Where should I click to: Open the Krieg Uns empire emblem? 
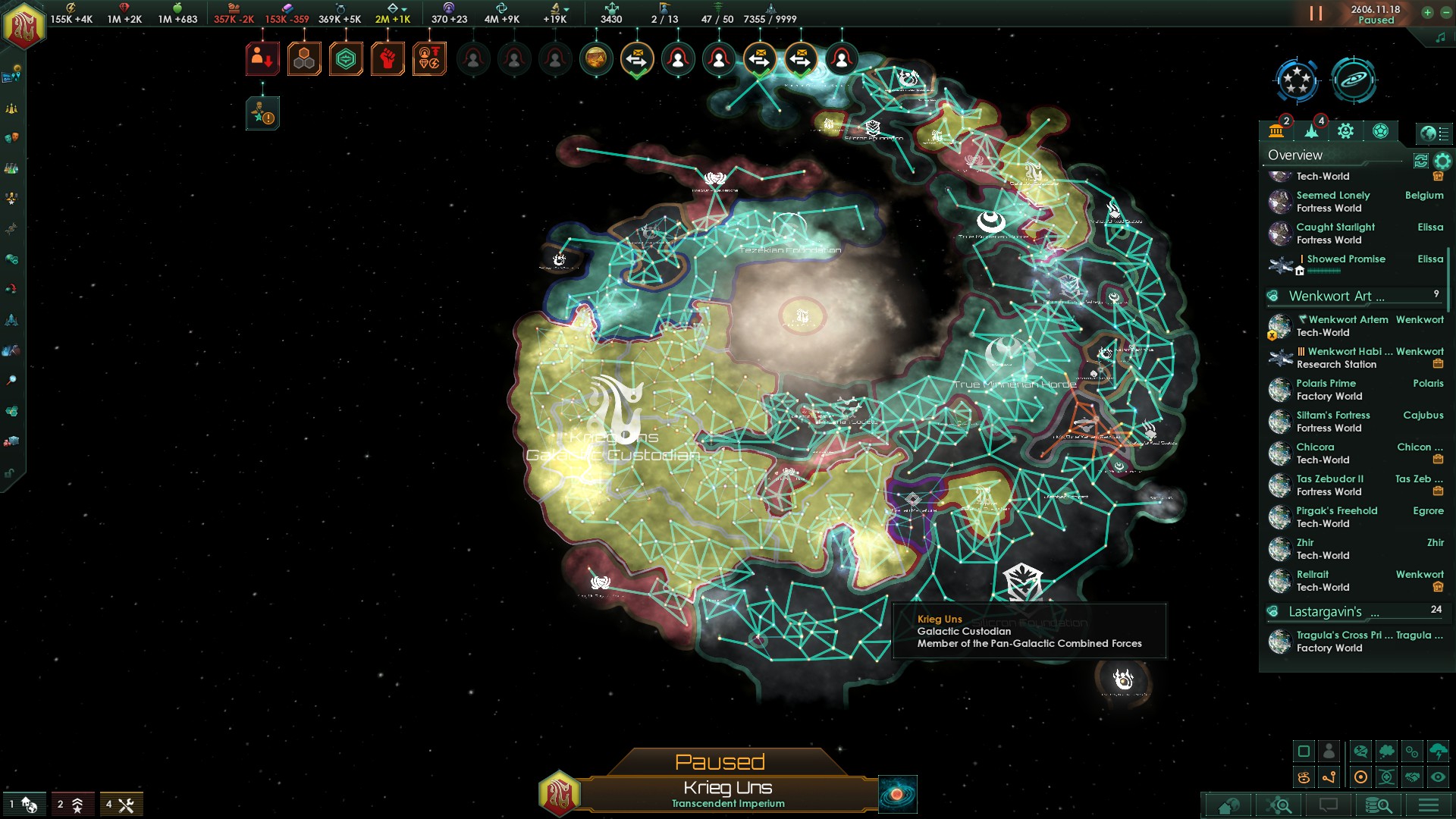click(24, 26)
